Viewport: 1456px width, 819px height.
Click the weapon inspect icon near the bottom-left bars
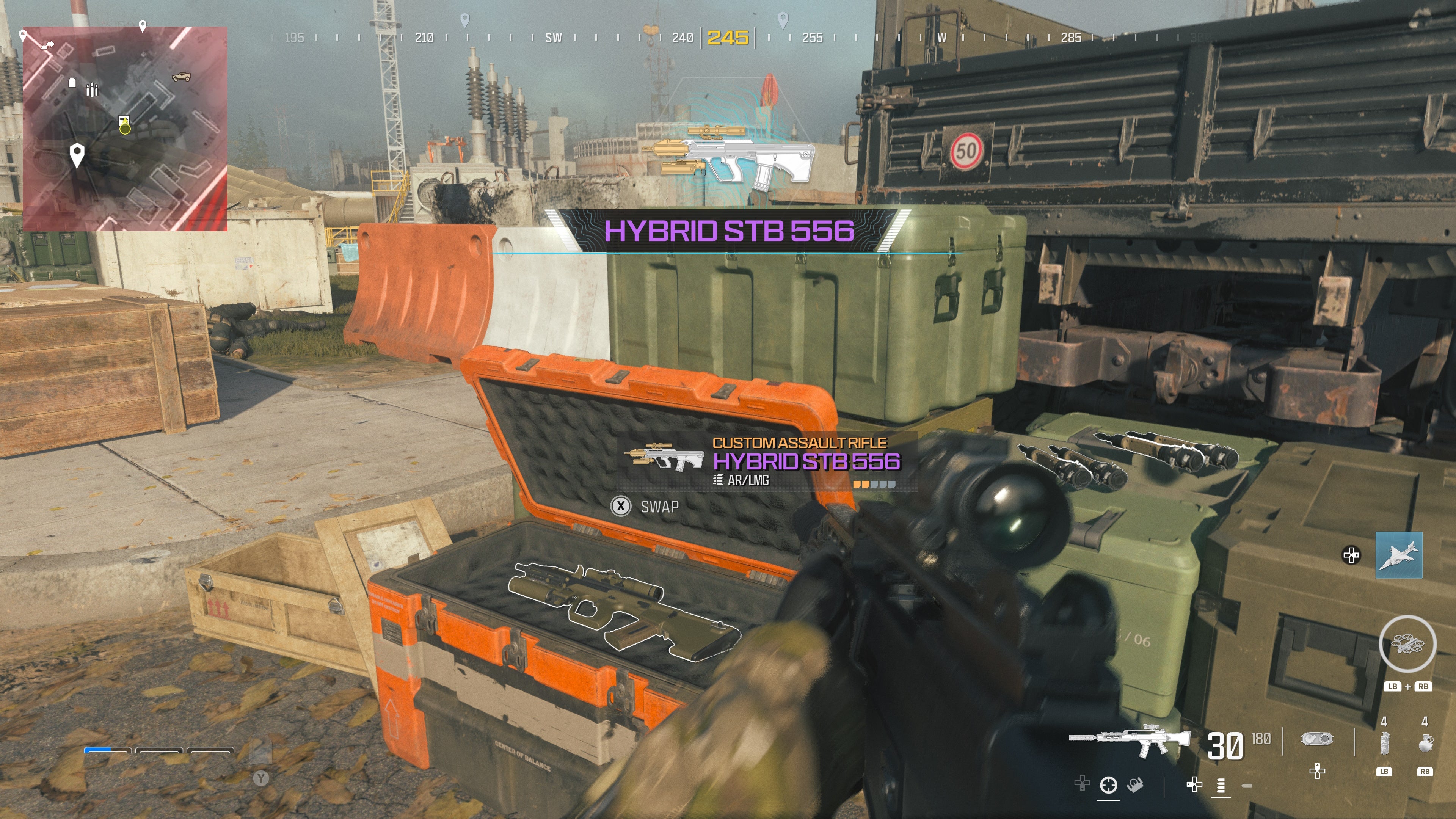(1135, 788)
